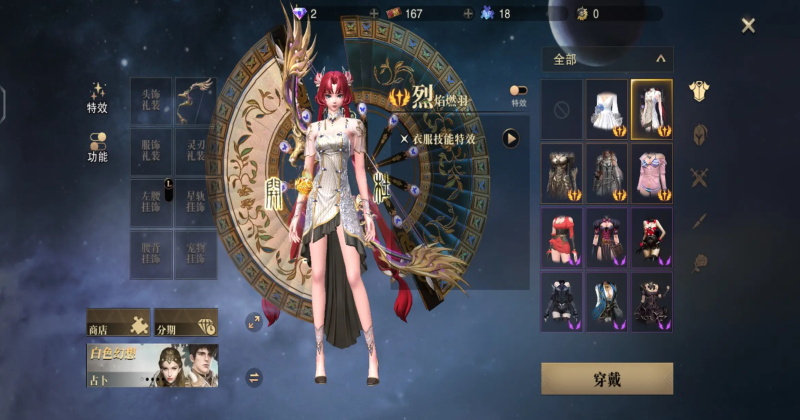
Task: Pick the empty no-outfit slot
Action: coord(561,109)
